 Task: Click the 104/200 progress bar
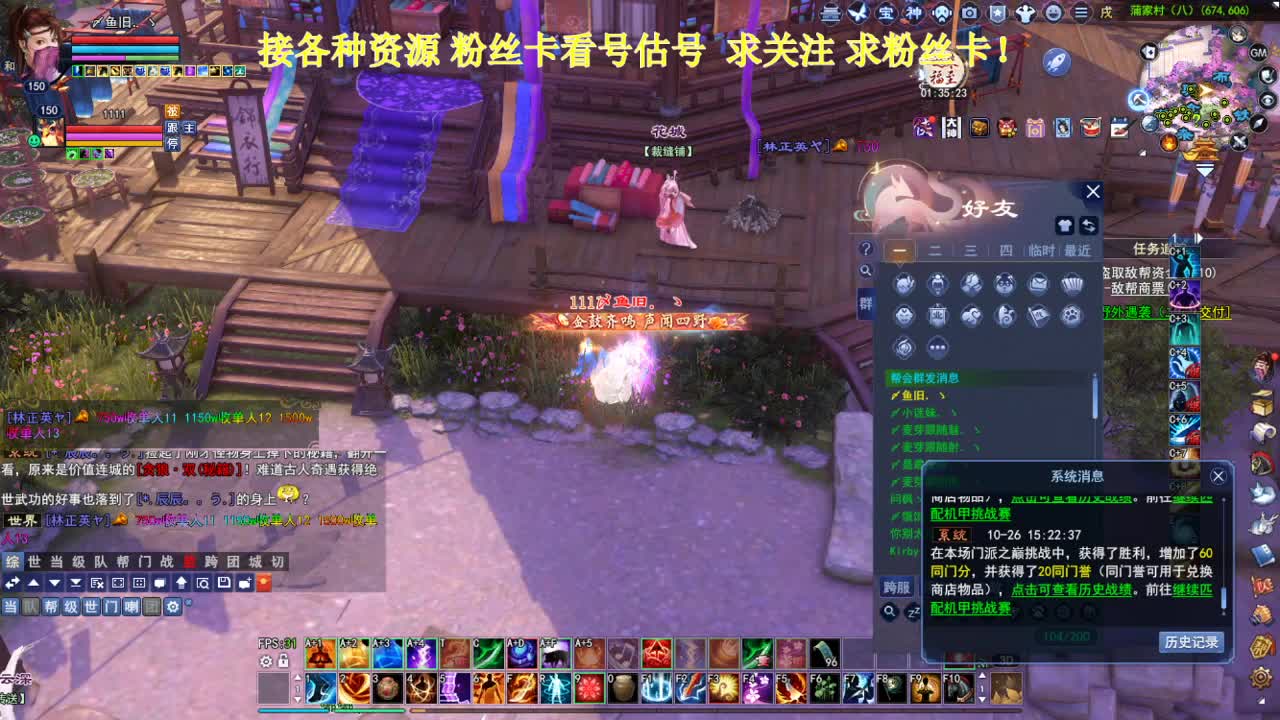[1067, 635]
